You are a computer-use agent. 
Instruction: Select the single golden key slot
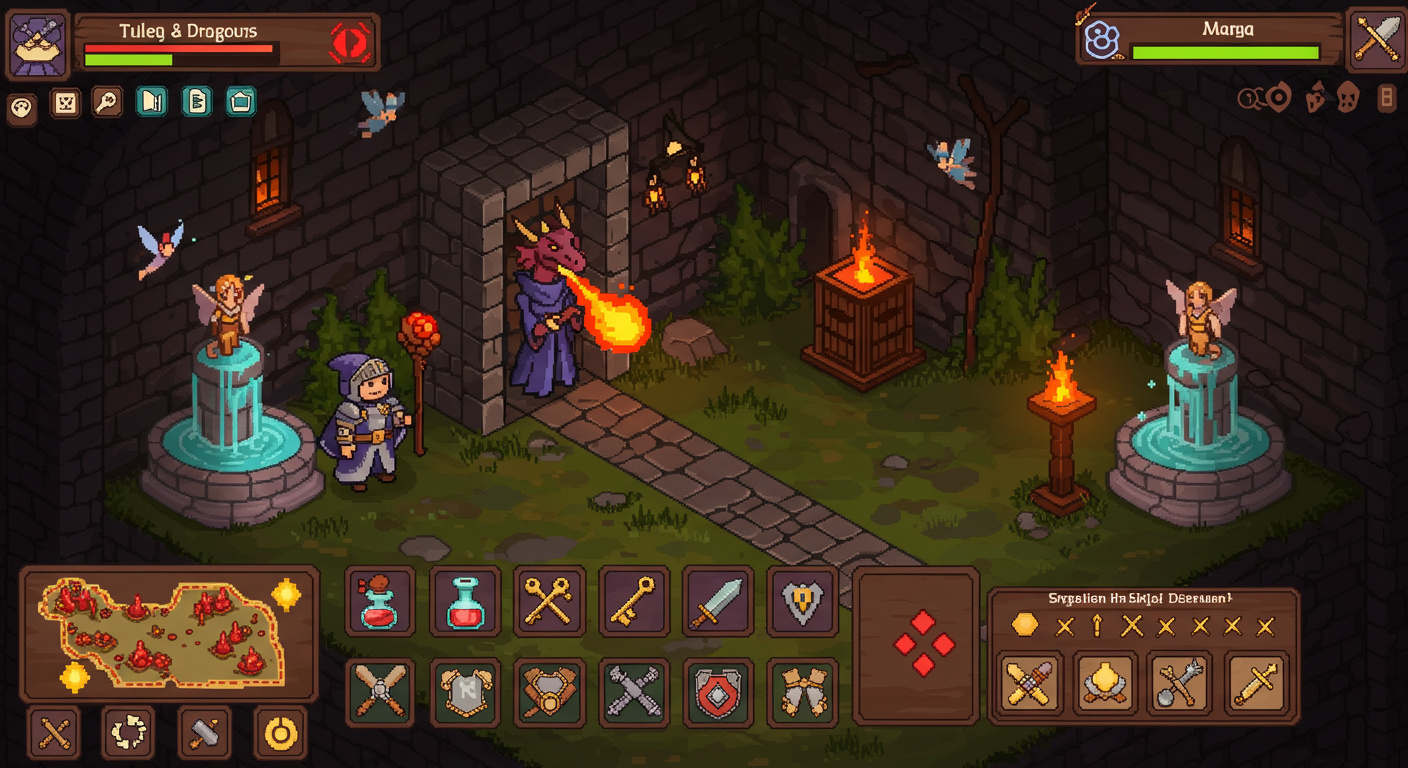pyautogui.click(x=633, y=602)
